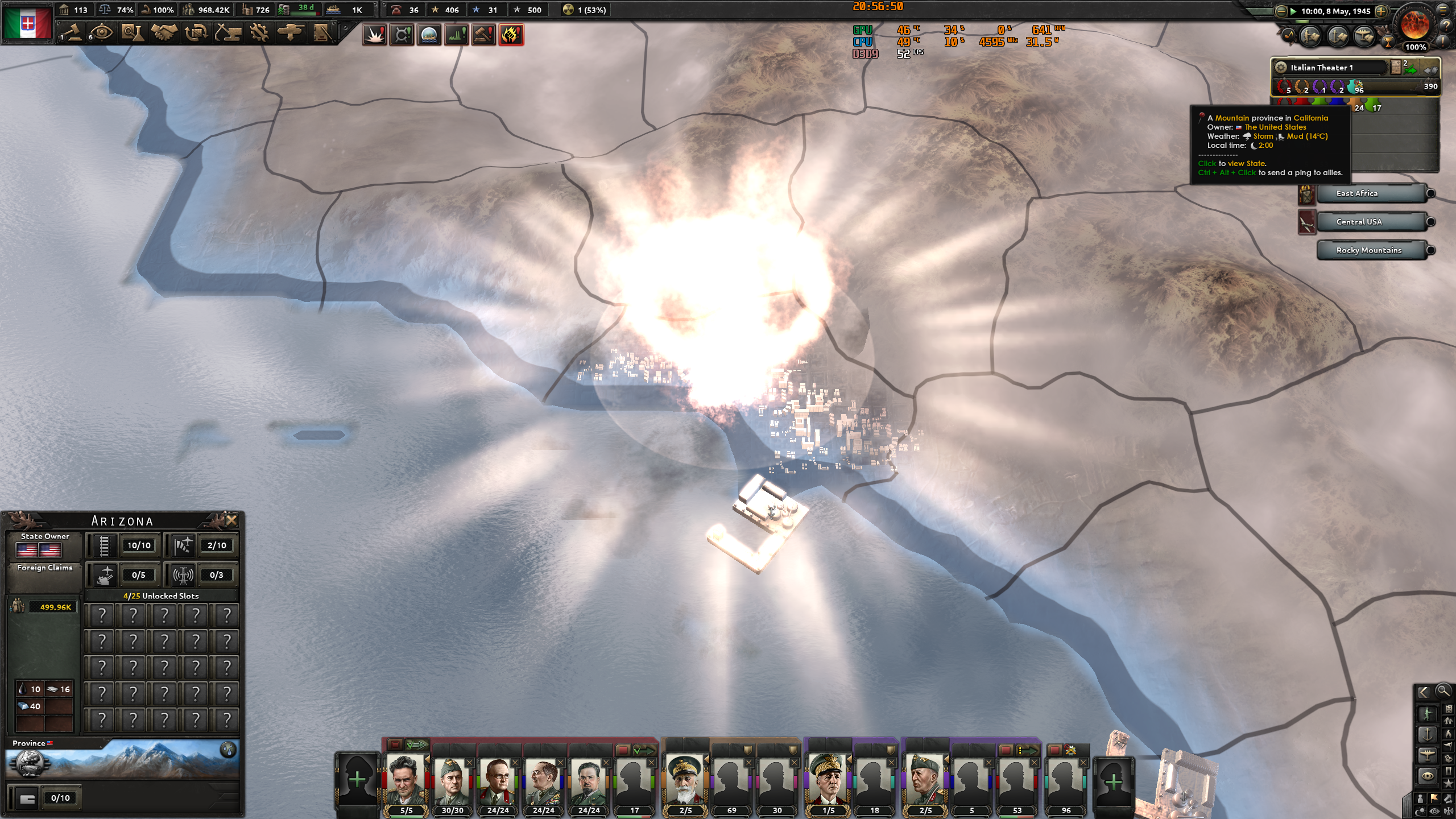Open the Espionage agency eye icon
Screen dimensions: 1456x819
102,33
